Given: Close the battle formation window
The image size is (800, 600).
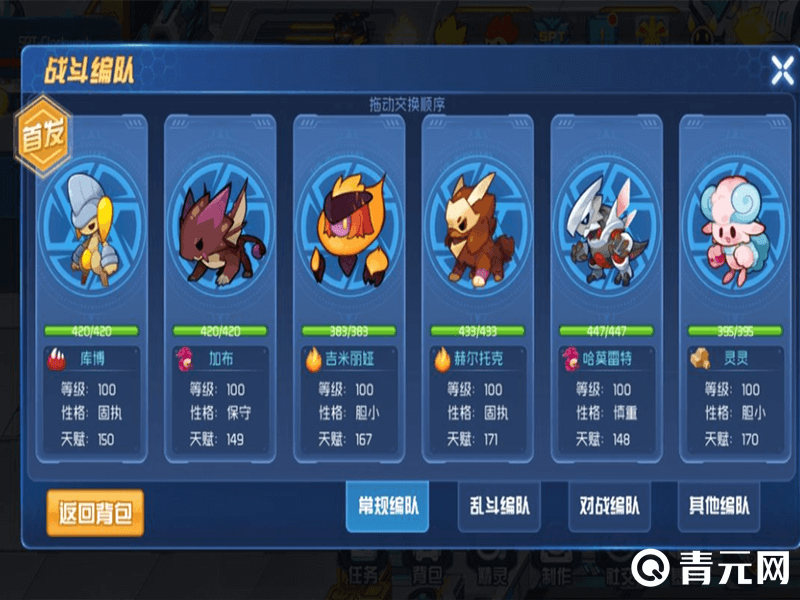Looking at the screenshot, I should click(780, 69).
